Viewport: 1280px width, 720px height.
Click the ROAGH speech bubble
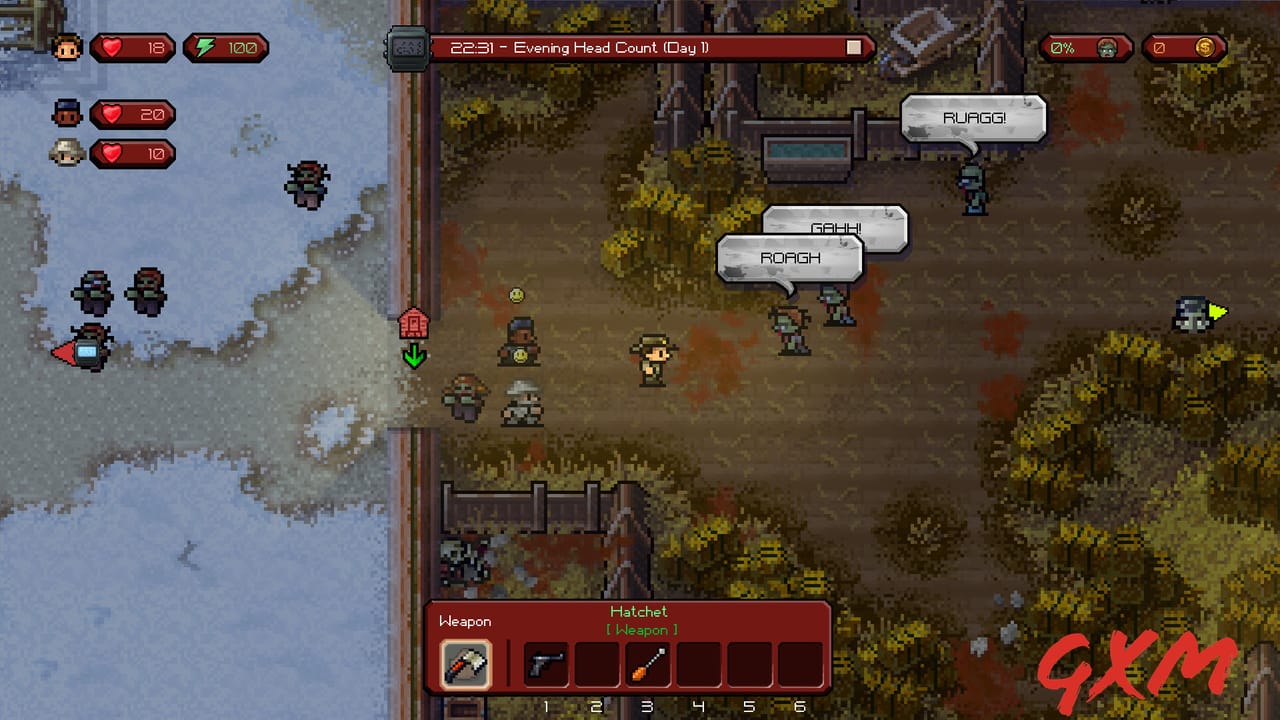point(790,258)
